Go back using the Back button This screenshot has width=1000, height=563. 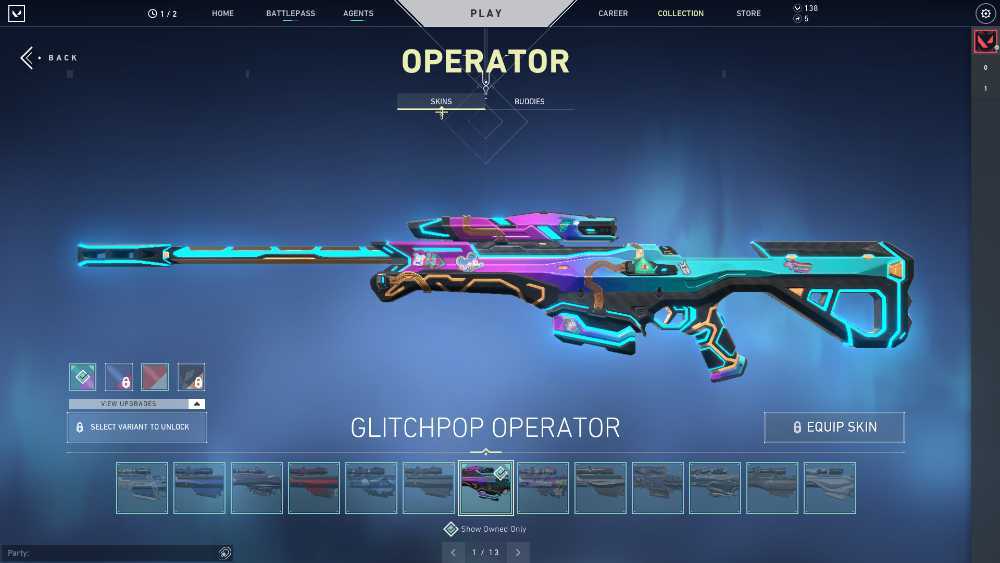tap(50, 58)
